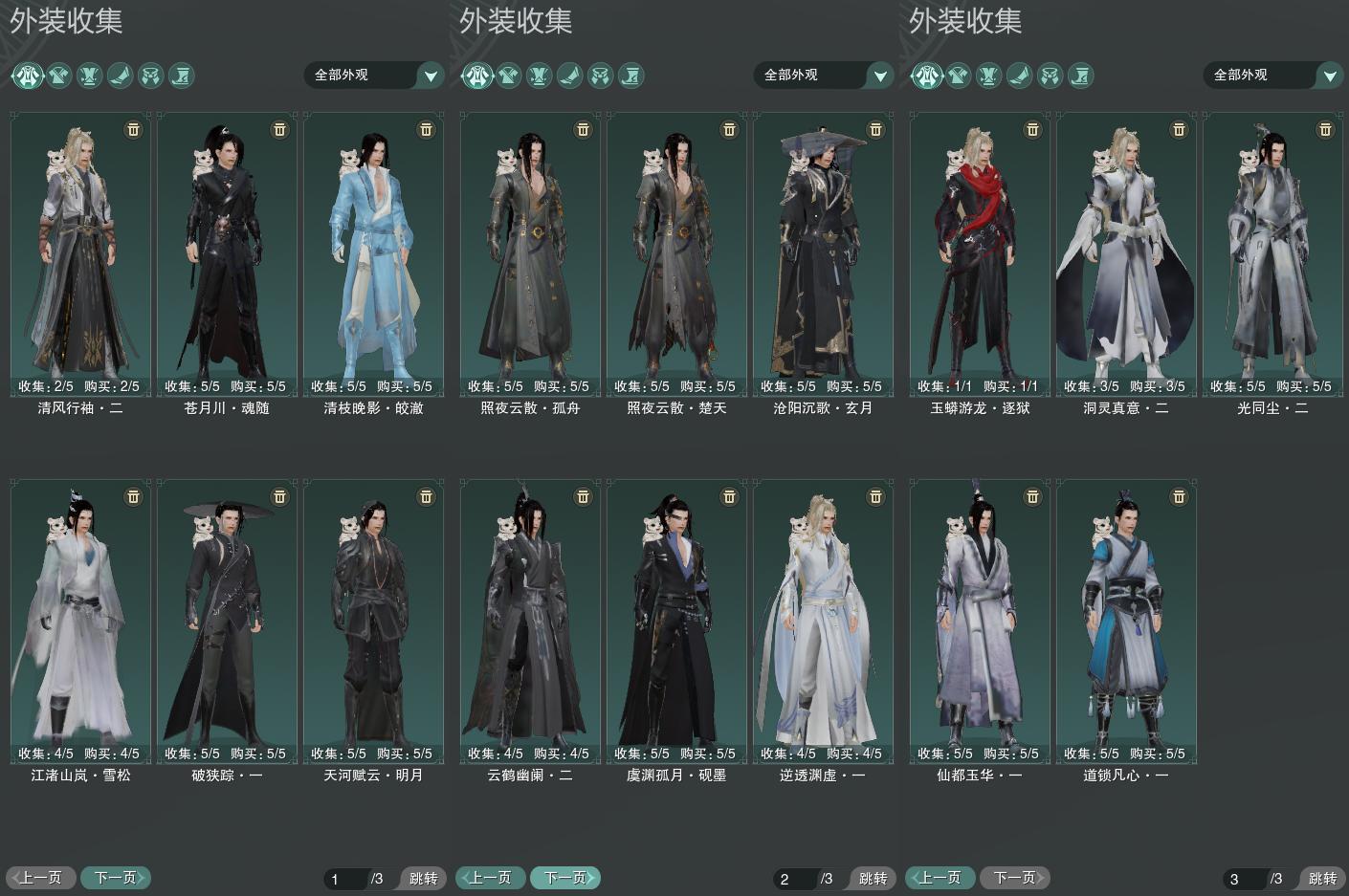Open the 照夜云散·楚天 outfit
Viewport: 1349px width, 896px height.
click(676, 253)
